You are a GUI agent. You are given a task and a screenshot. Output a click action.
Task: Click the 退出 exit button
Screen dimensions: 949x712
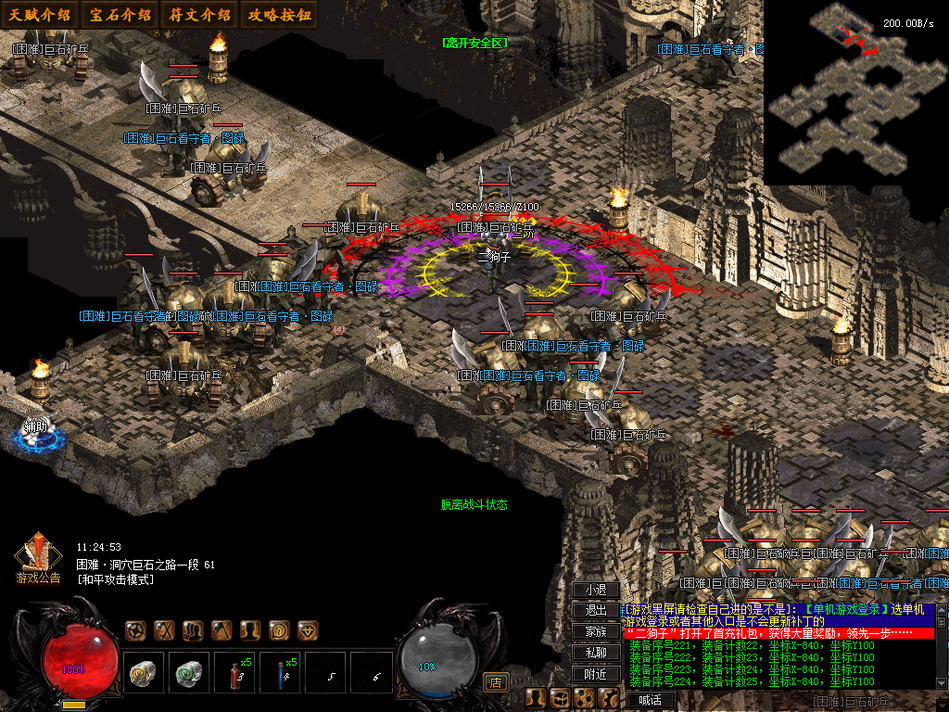coord(596,611)
